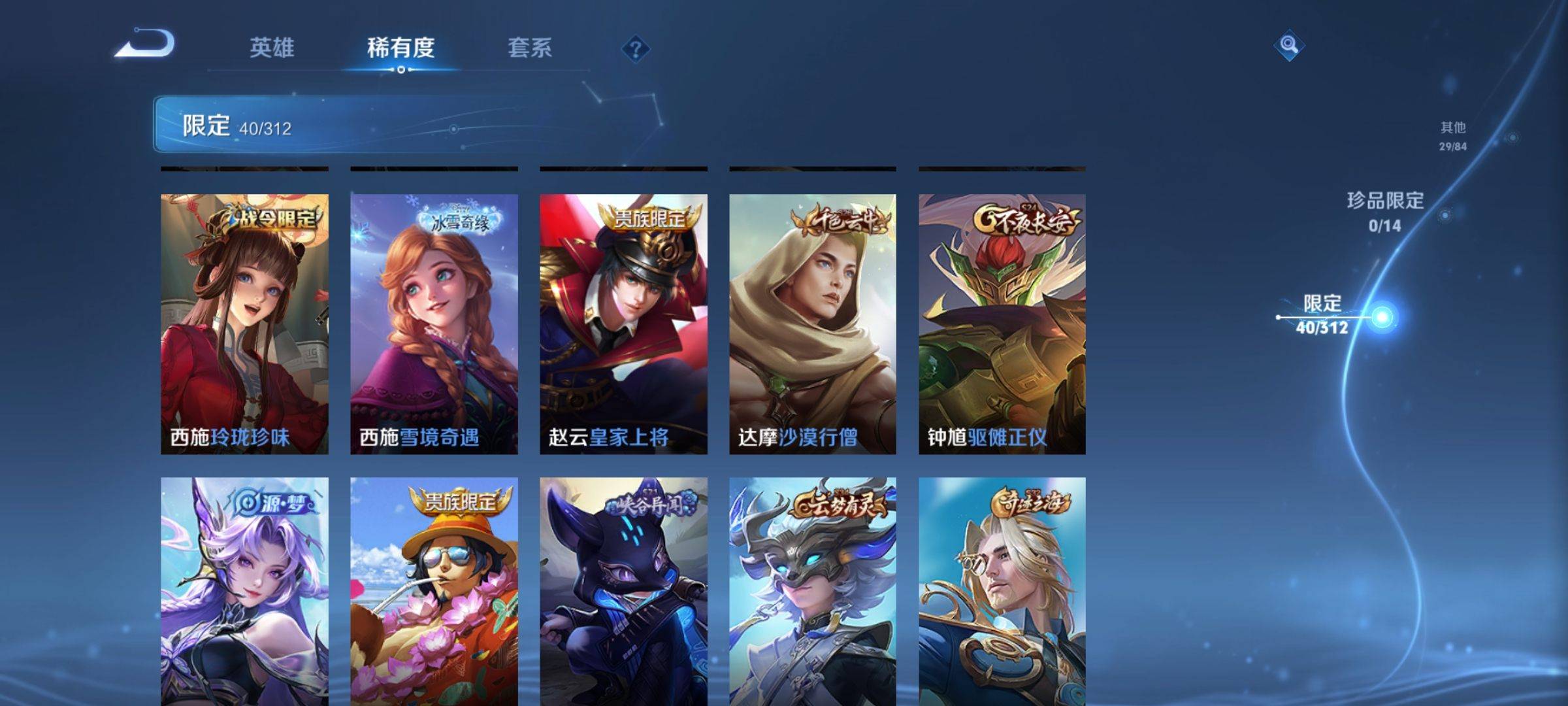This screenshot has width=1568, height=706.
Task: Pick the 钟馗 驱傩正仪 skin card
Action: (x=1002, y=324)
